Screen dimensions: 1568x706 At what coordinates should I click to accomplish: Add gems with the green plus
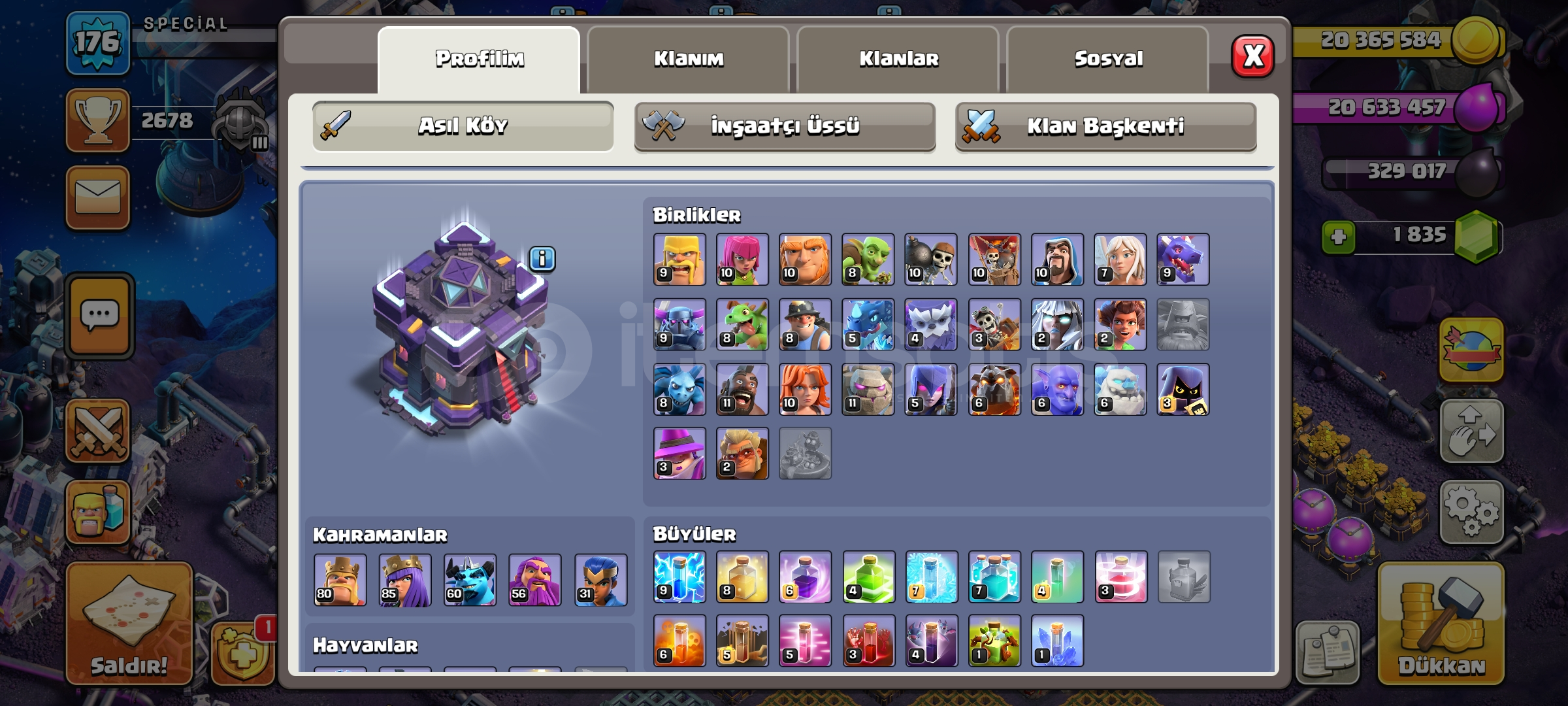[x=1338, y=236]
